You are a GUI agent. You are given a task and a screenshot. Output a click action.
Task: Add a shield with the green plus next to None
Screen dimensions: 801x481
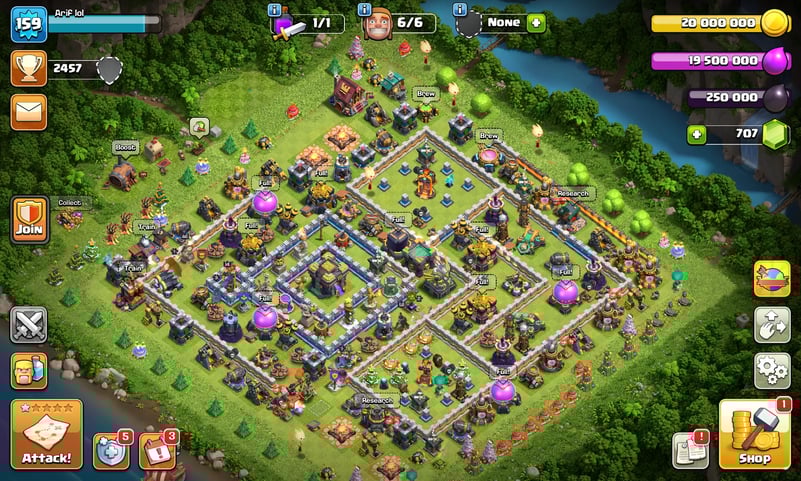point(536,22)
